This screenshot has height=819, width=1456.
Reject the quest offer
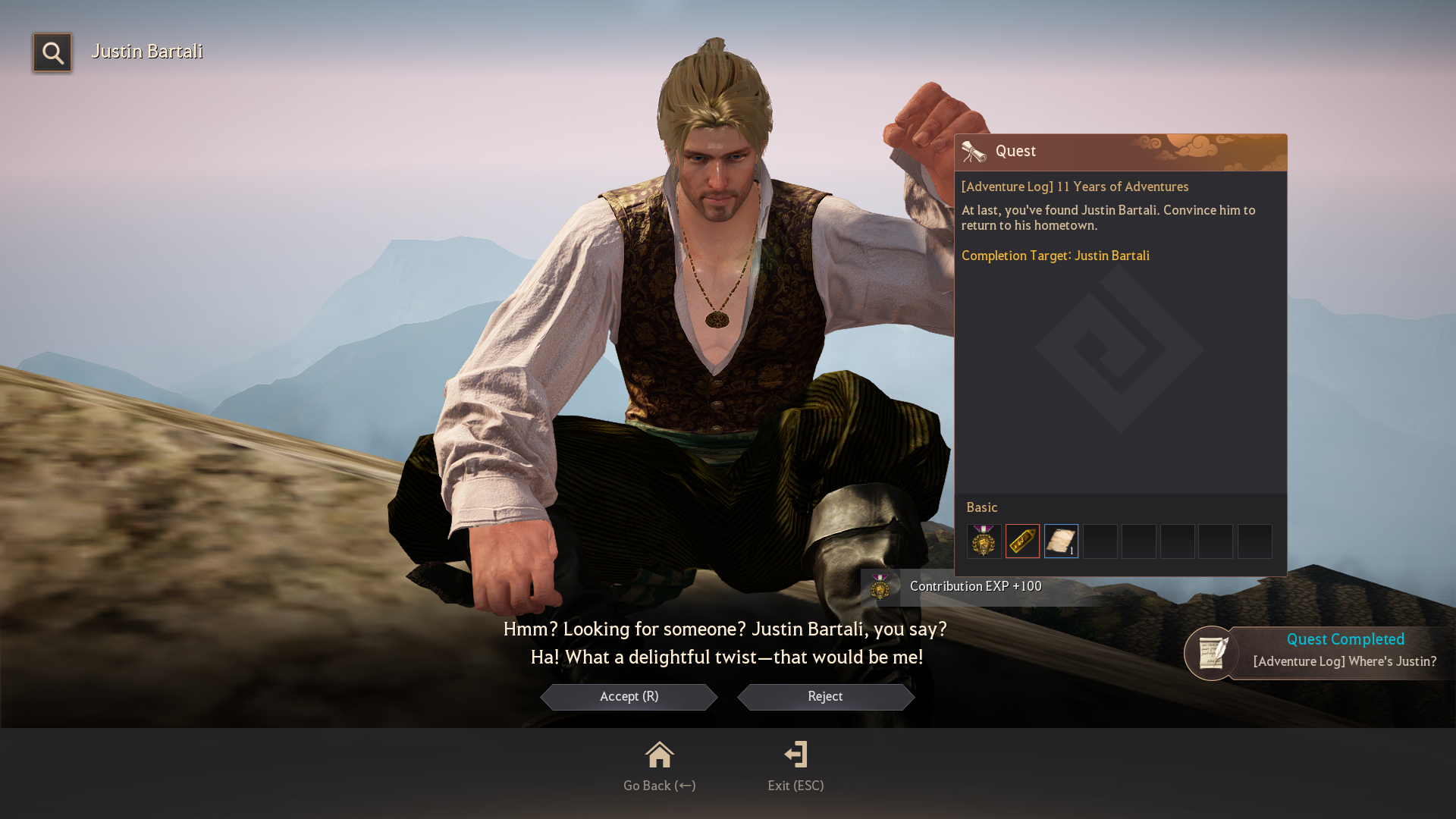point(825,697)
